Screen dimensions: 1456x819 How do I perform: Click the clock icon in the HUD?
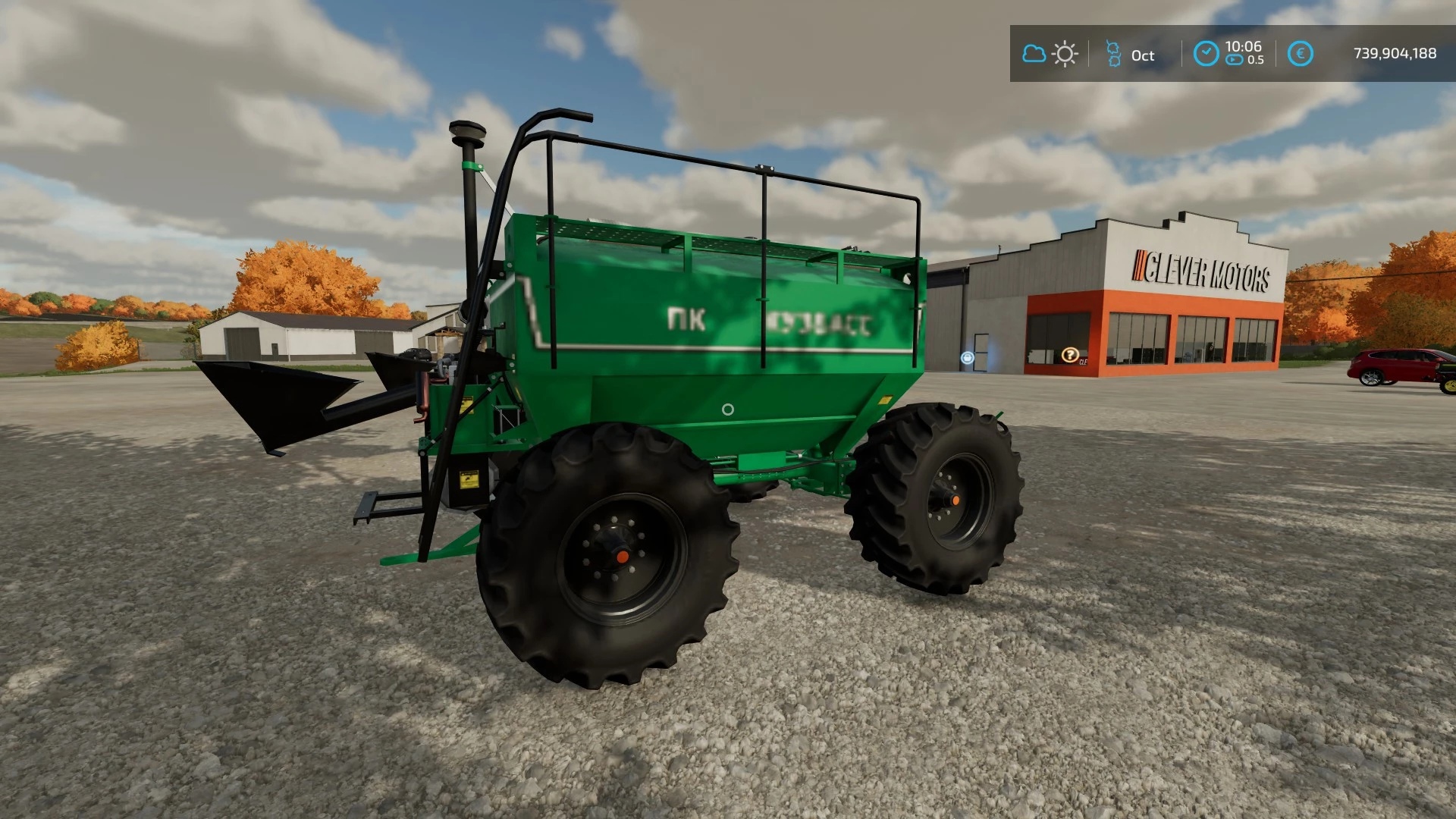pos(1206,54)
